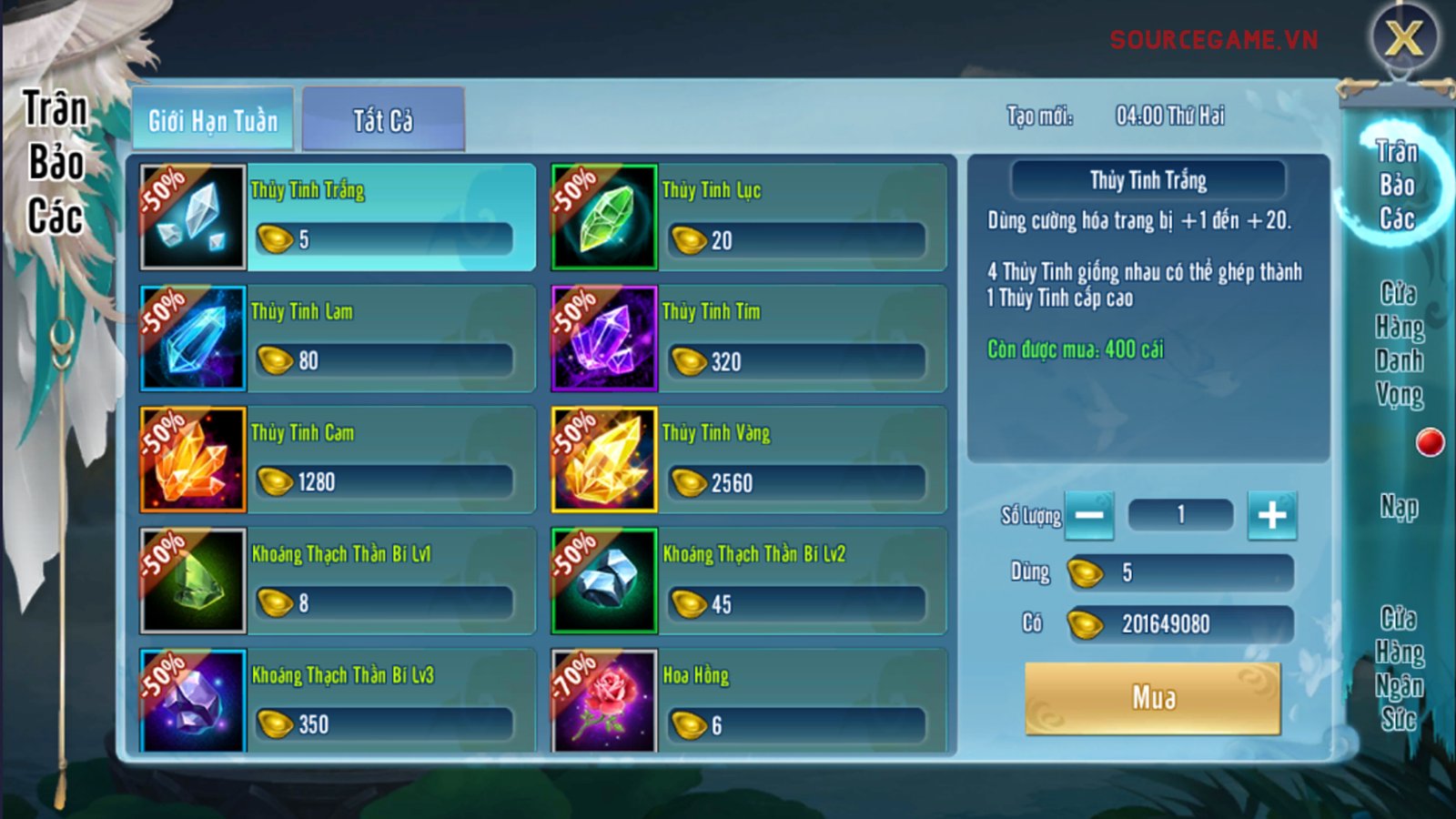Open Cửa Hàng Danh Vọng shop
The height and width of the screenshot is (819, 1456).
[1399, 344]
